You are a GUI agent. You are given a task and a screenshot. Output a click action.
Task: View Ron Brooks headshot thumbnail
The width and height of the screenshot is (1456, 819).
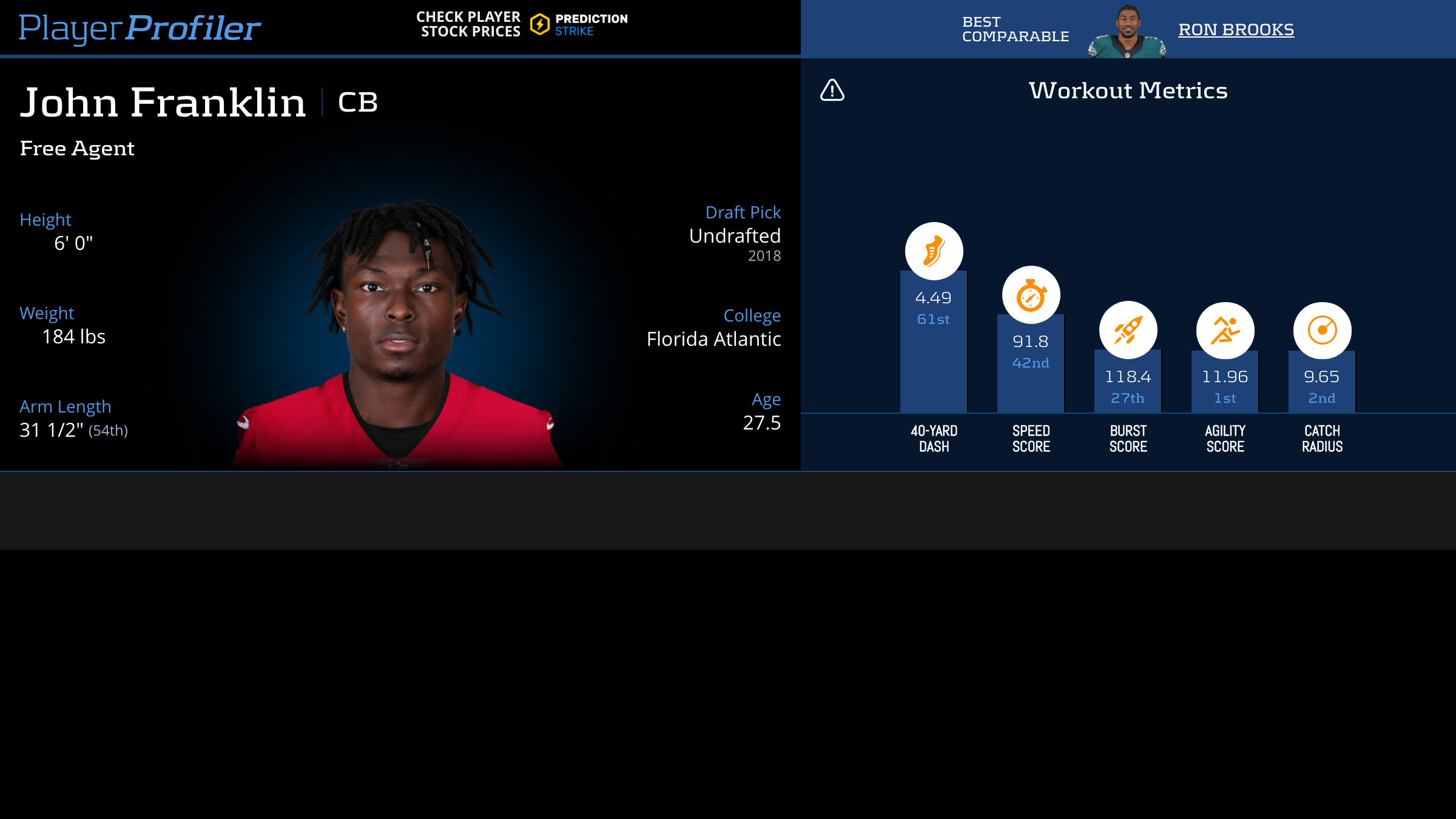pos(1127,32)
